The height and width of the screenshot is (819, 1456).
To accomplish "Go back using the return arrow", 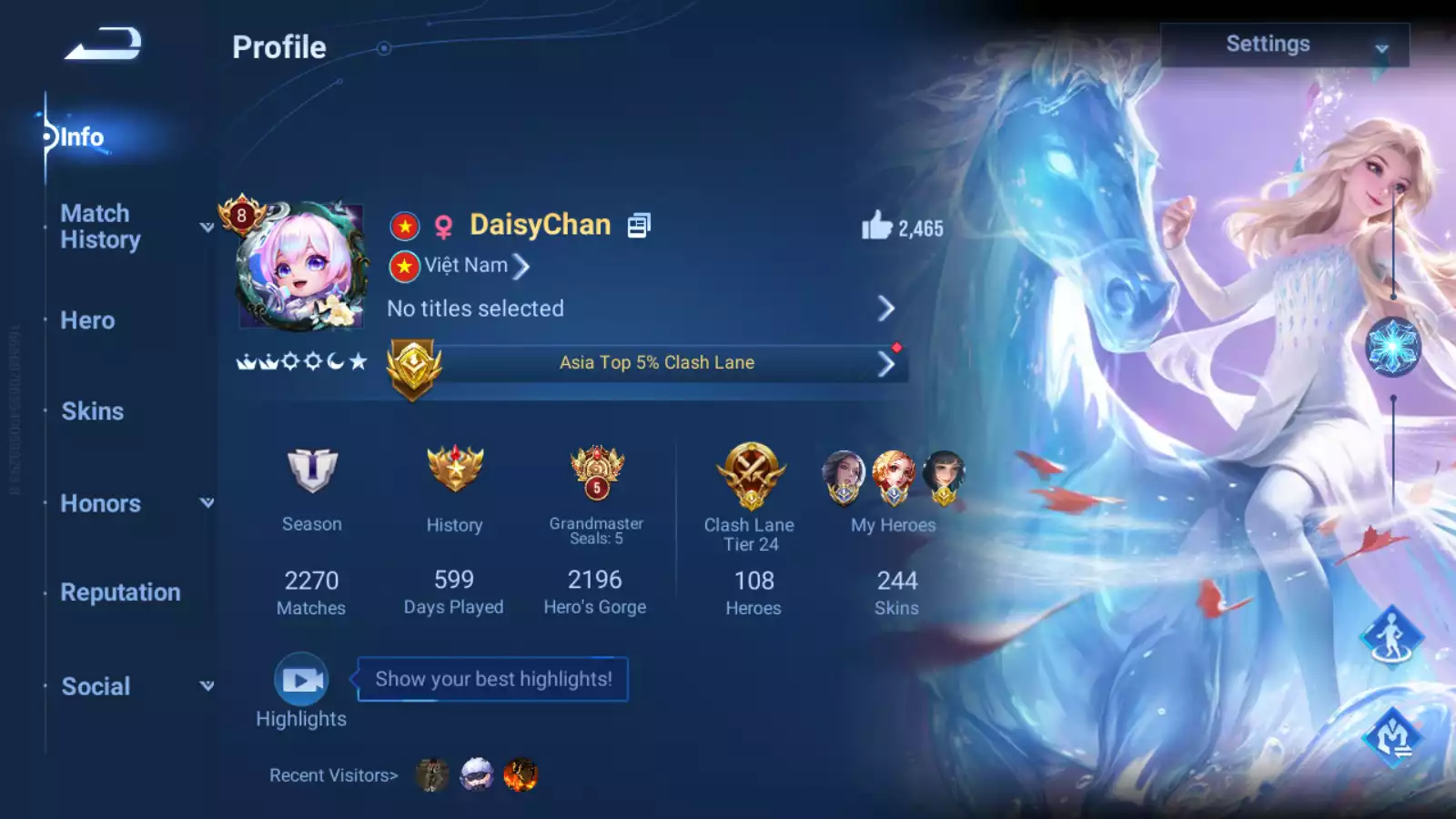I will click(x=103, y=44).
